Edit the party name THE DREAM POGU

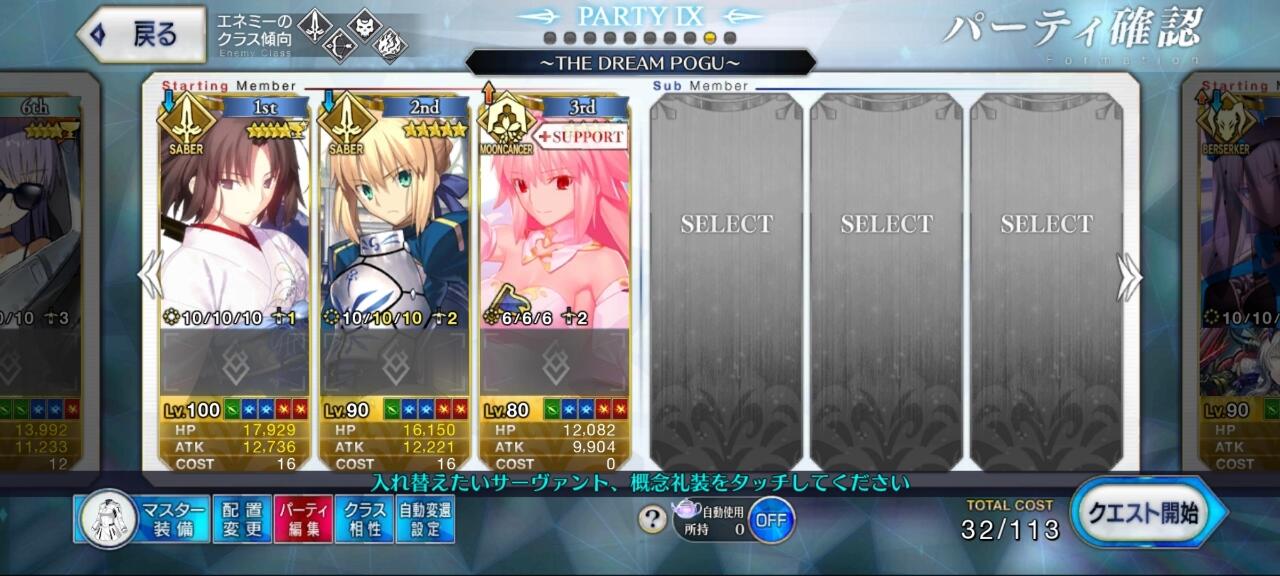(x=640, y=63)
